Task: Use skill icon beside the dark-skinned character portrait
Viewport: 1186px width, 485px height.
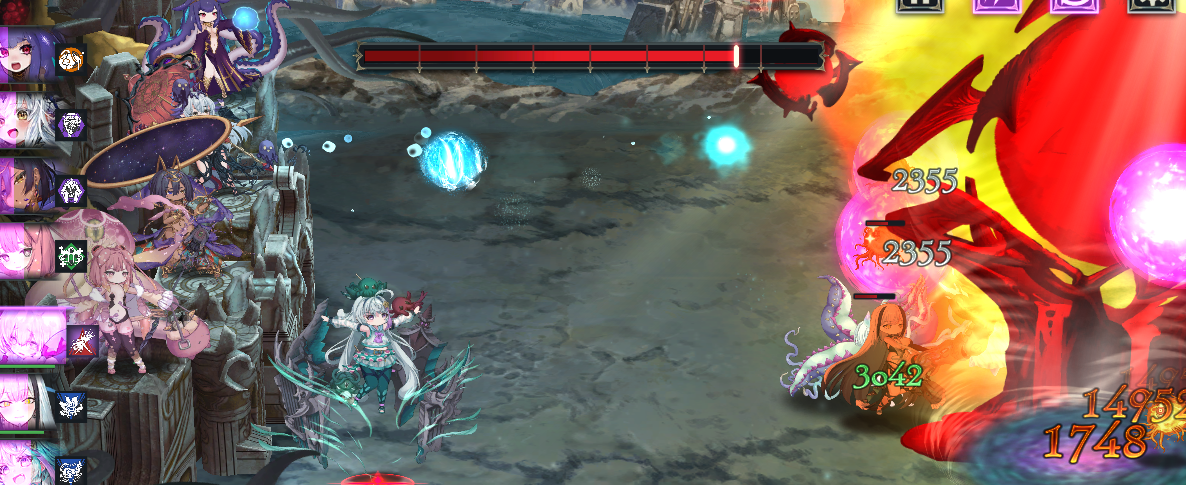Action: pyautogui.click(x=72, y=189)
